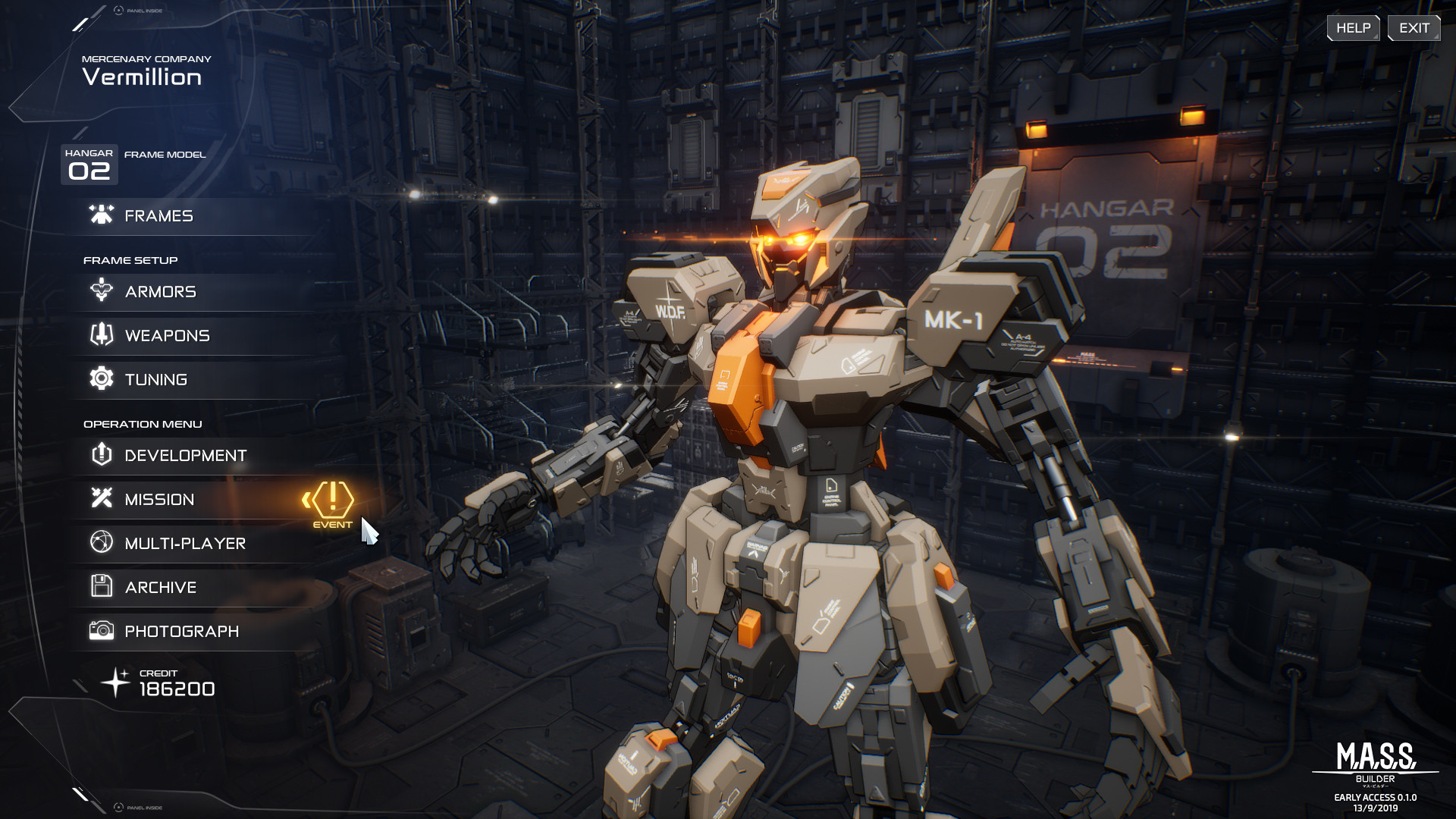Viewport: 1456px width, 819px height.
Task: Select the crossed-tools Mission icon
Action: (99, 499)
